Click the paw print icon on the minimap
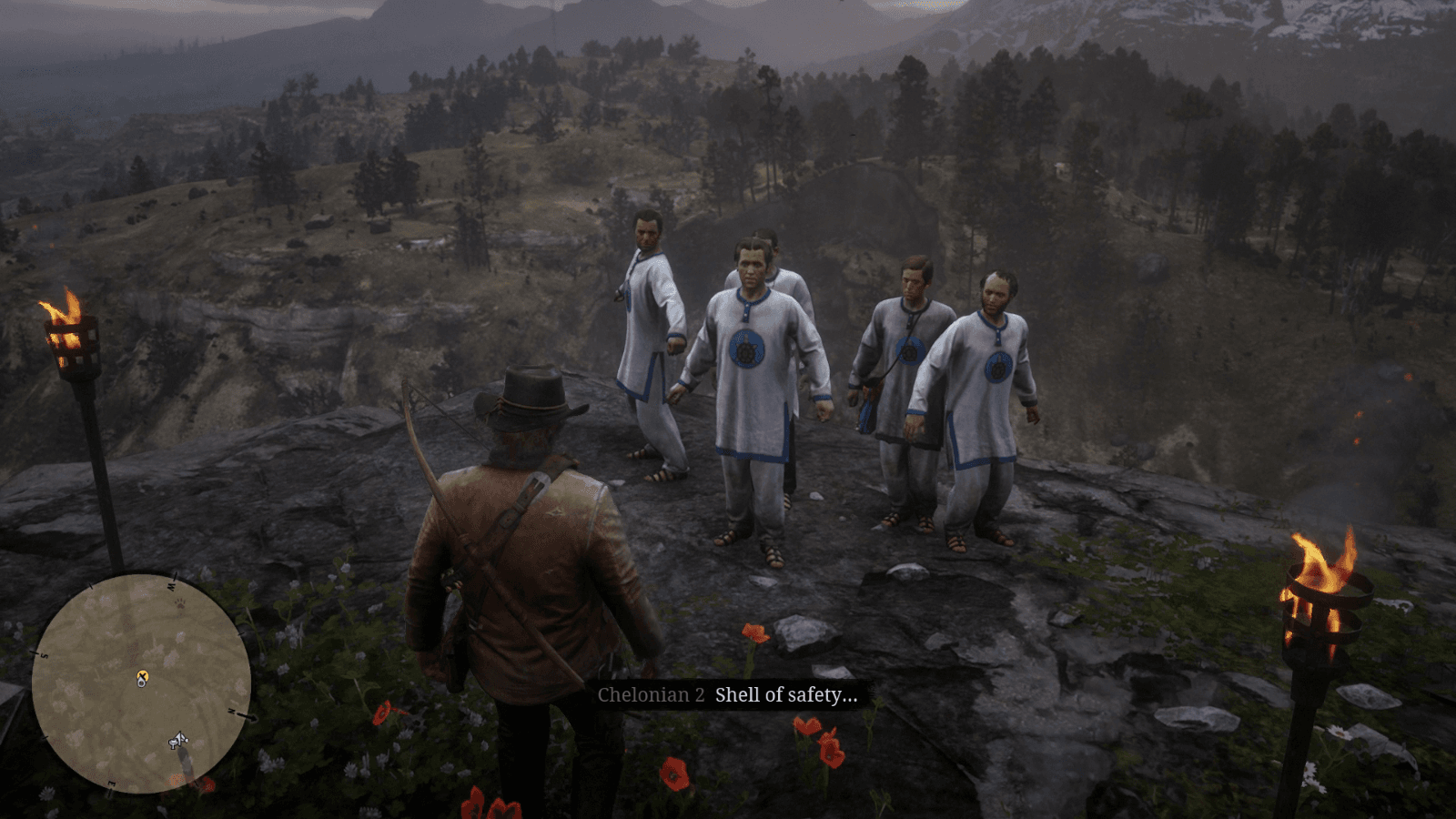Image resolution: width=1456 pixels, height=819 pixels. click(x=180, y=603)
